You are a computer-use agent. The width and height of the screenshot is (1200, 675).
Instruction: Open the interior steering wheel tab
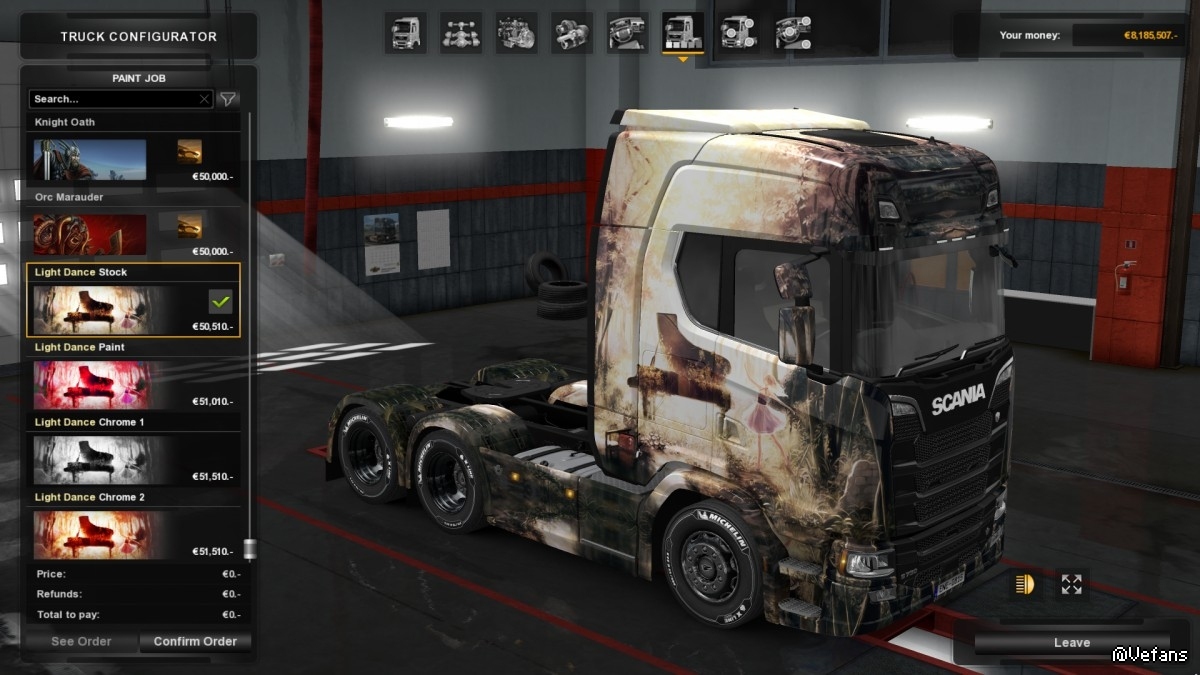click(x=627, y=33)
